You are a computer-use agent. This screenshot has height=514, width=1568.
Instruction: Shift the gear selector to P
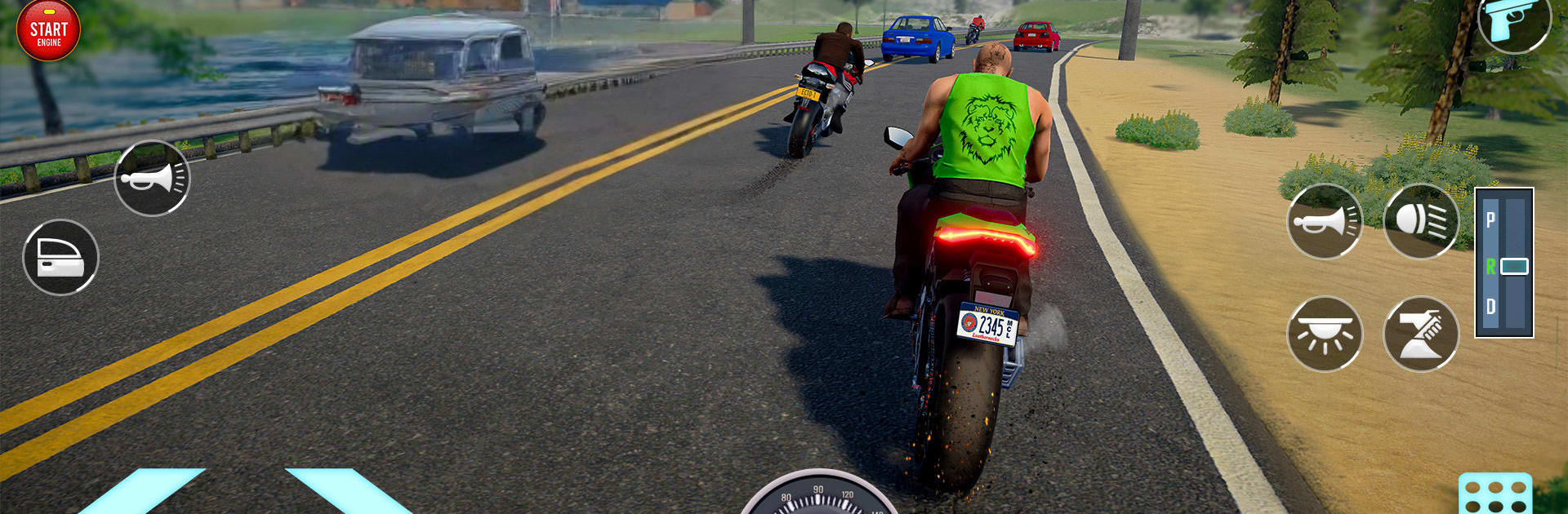[x=1491, y=219]
